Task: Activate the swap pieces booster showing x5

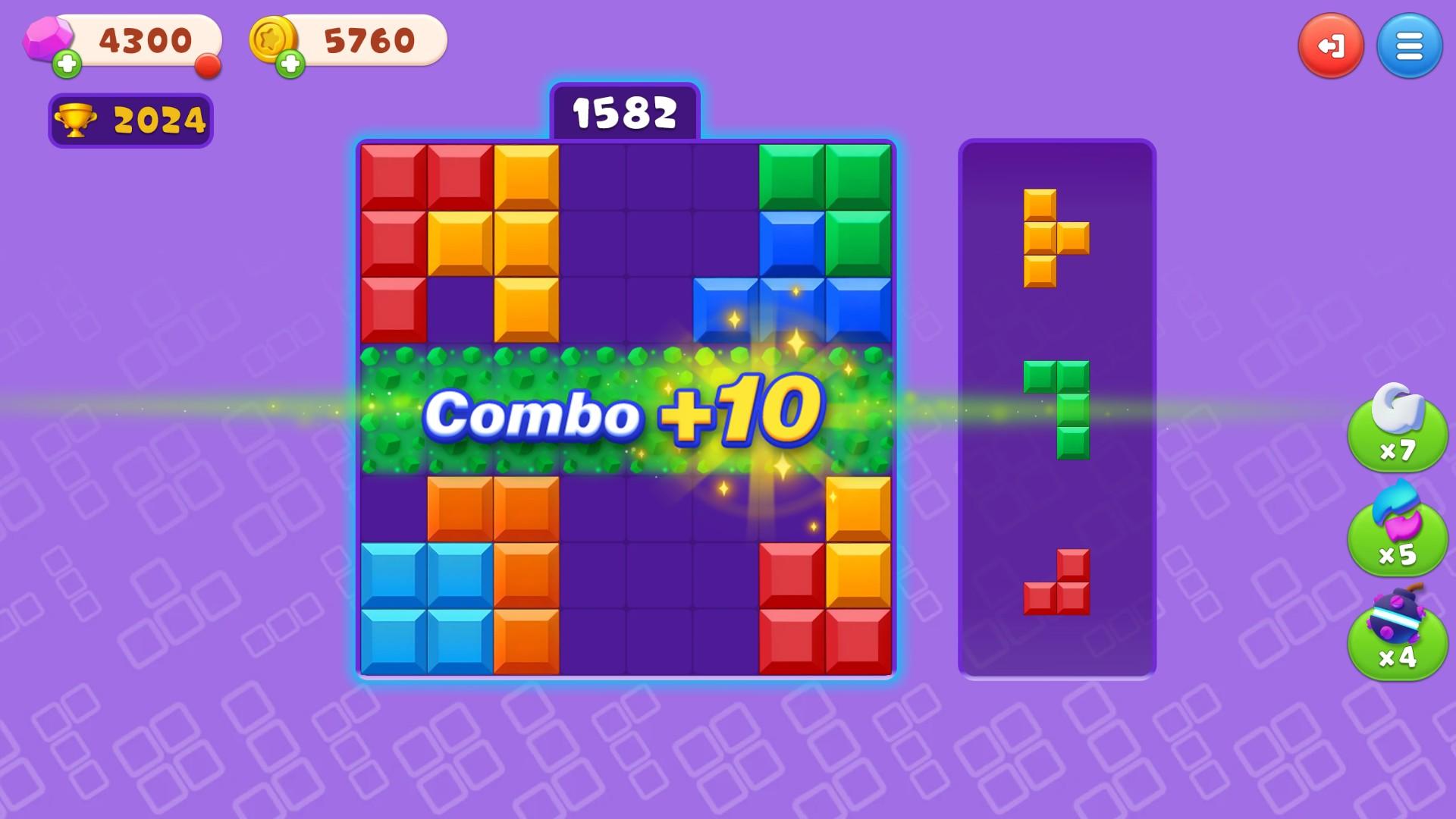Action: click(1399, 537)
